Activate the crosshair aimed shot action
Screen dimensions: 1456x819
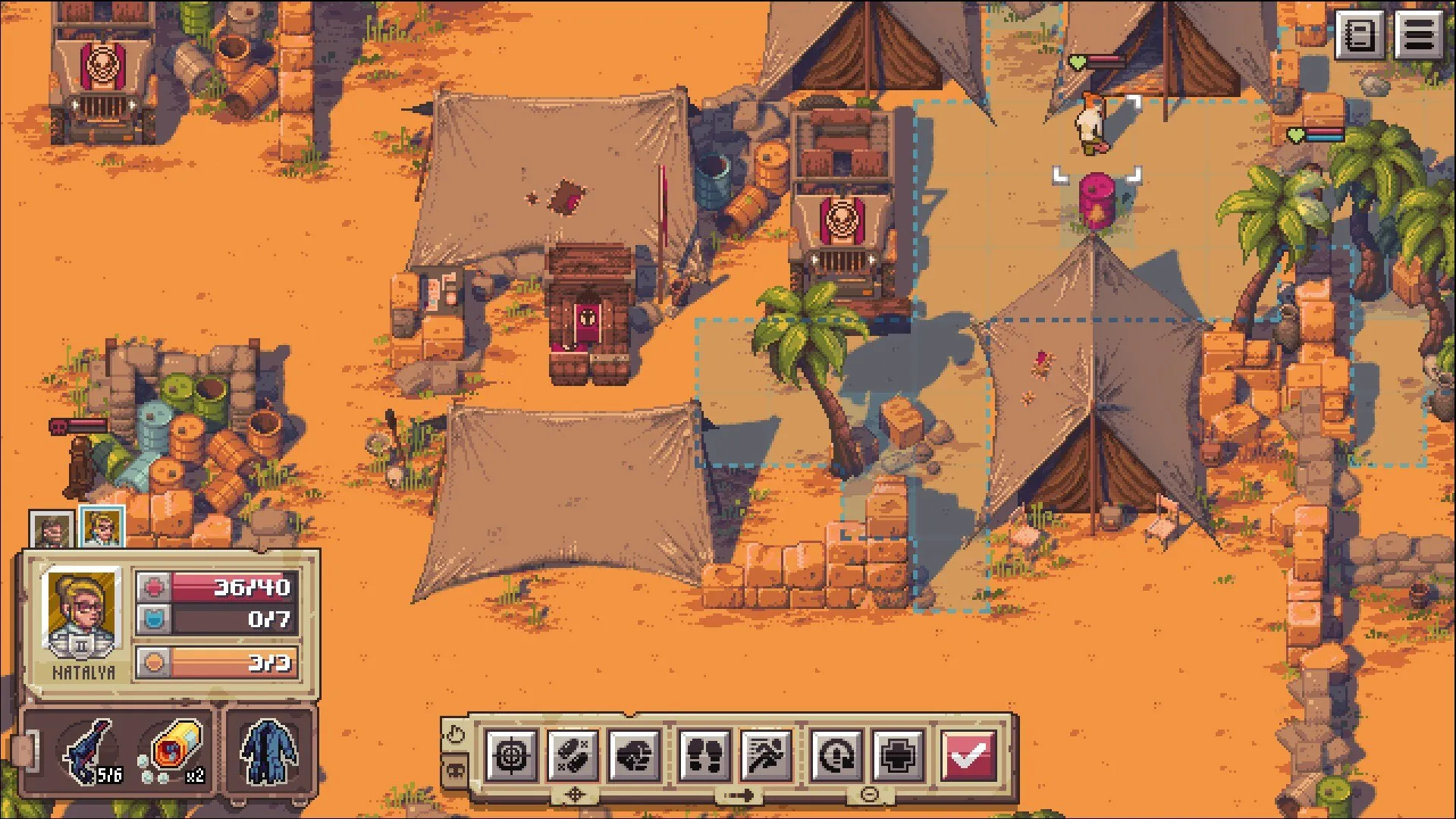pyautogui.click(x=512, y=755)
